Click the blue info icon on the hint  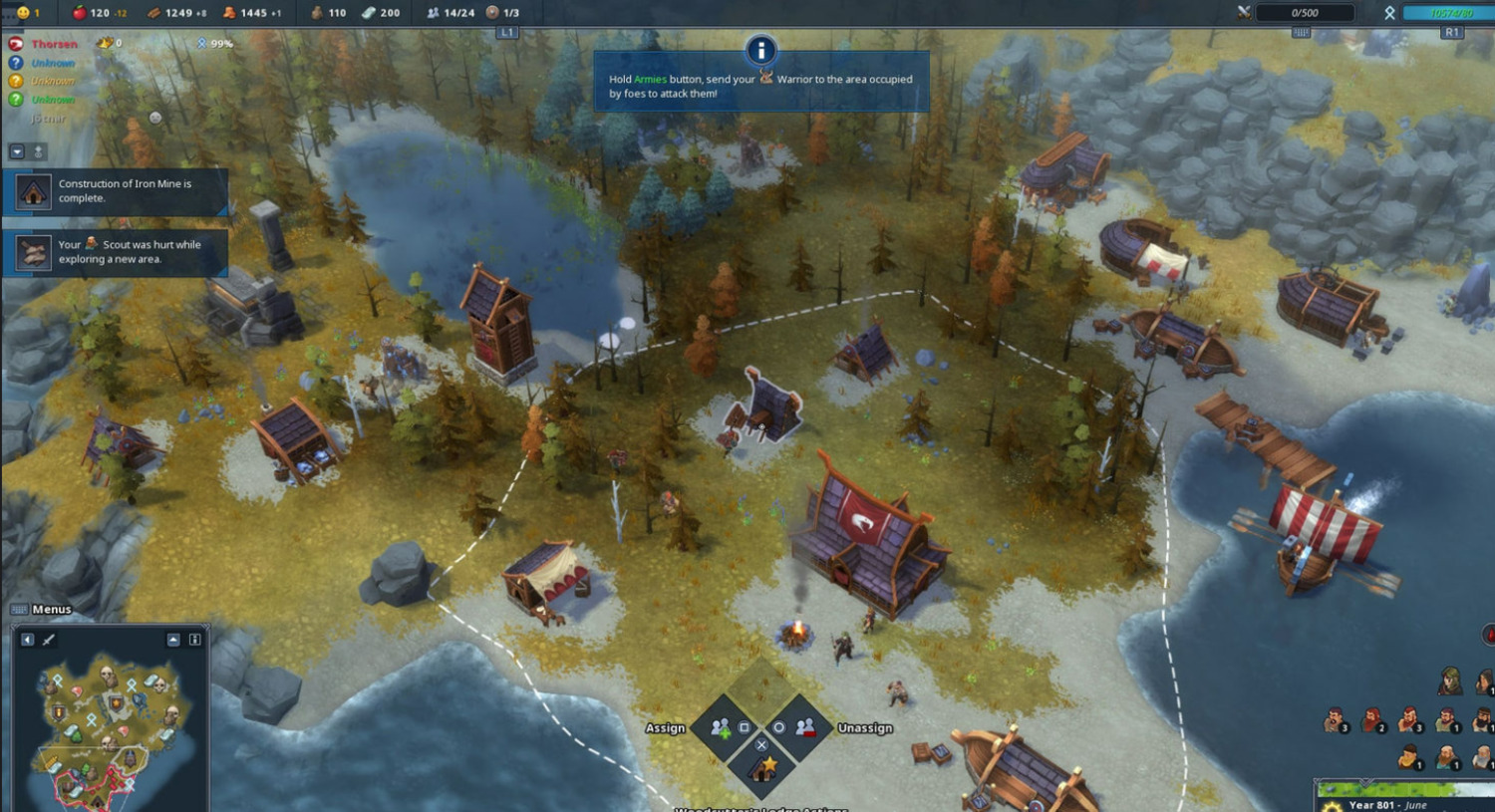760,50
